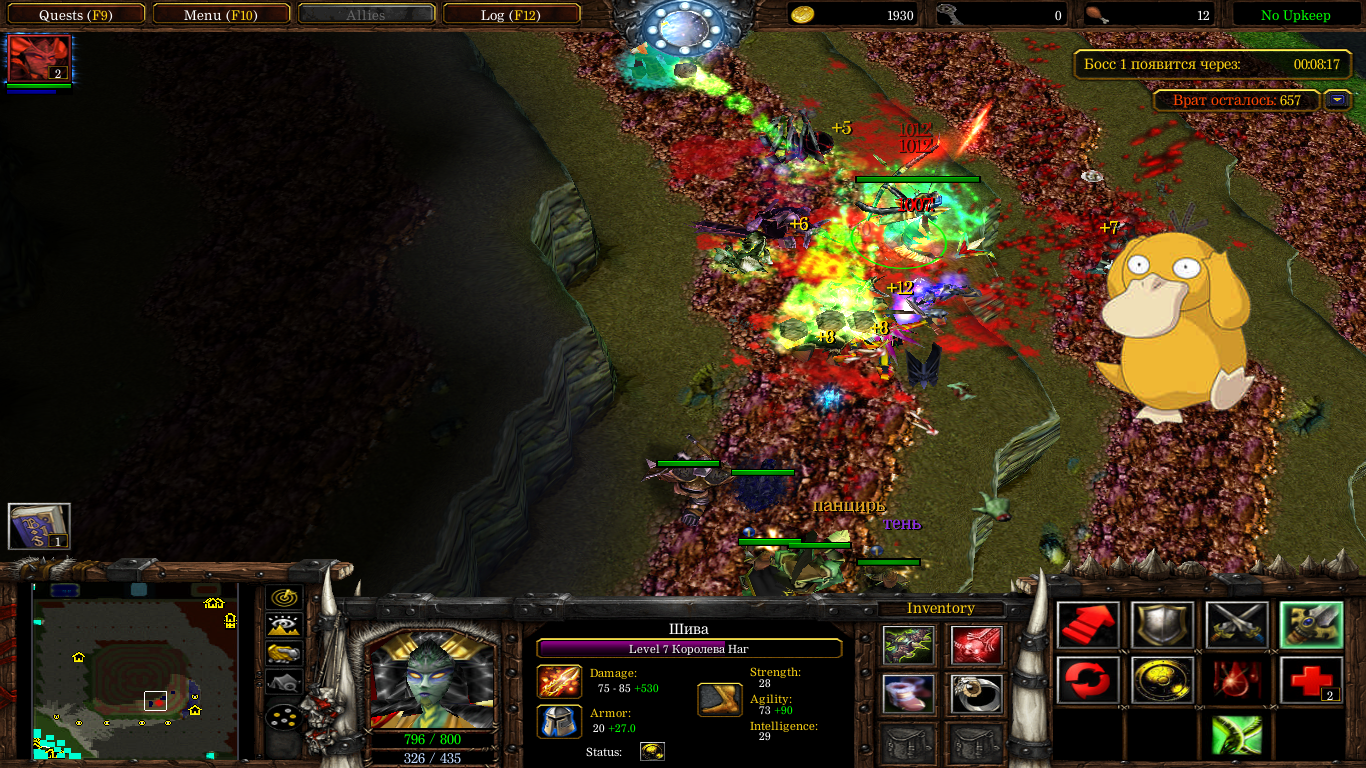
Task: Click on the minimap
Action: click(x=135, y=670)
